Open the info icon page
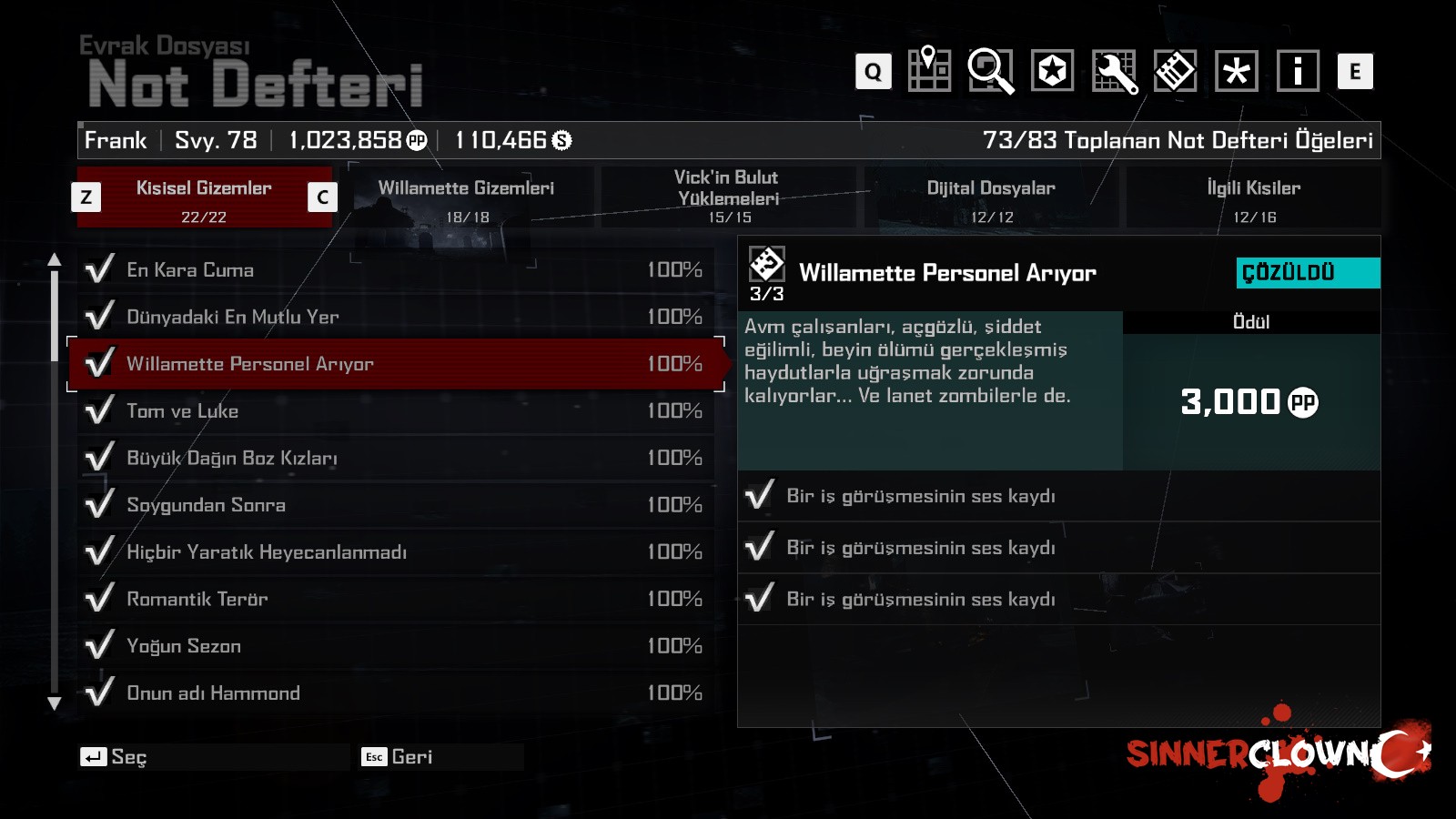Viewport: 1456px width, 819px height. click(x=1298, y=71)
